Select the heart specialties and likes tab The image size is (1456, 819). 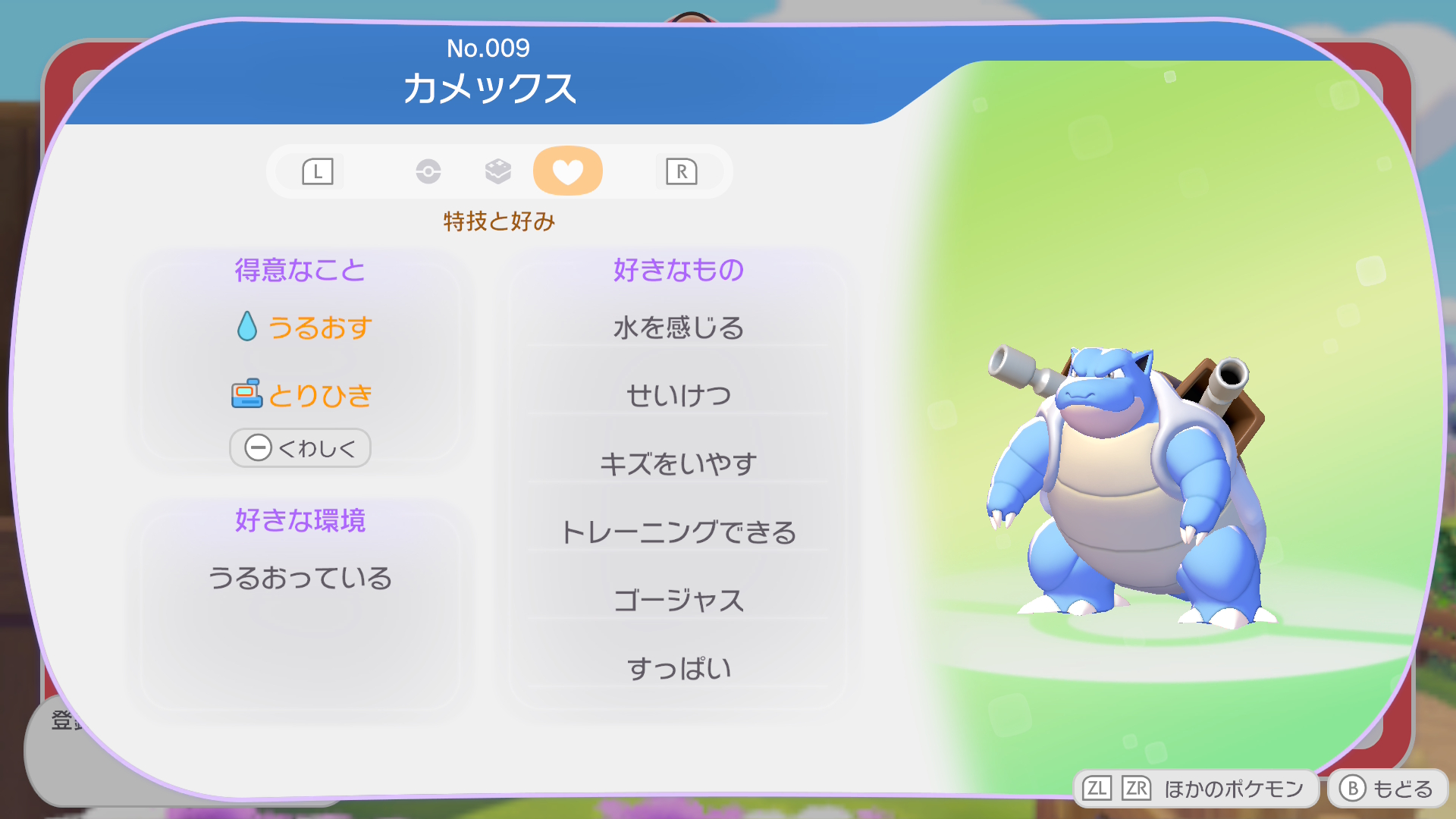(567, 171)
